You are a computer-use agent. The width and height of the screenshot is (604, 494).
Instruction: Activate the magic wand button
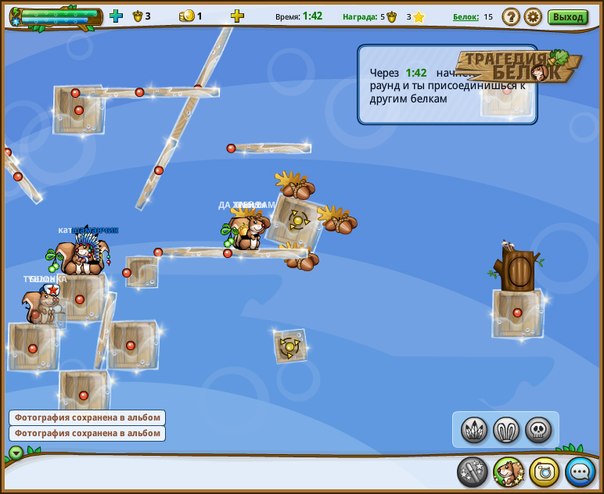tap(473, 471)
